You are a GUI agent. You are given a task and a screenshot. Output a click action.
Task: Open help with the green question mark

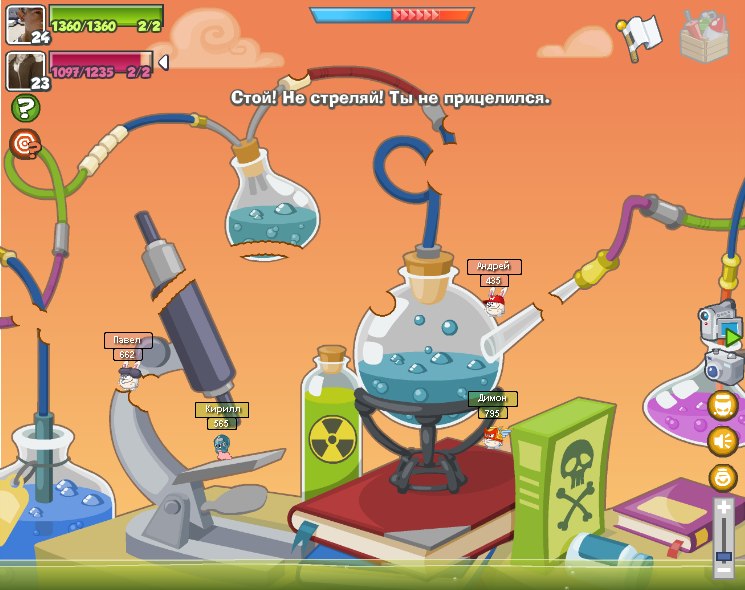[x=25, y=108]
